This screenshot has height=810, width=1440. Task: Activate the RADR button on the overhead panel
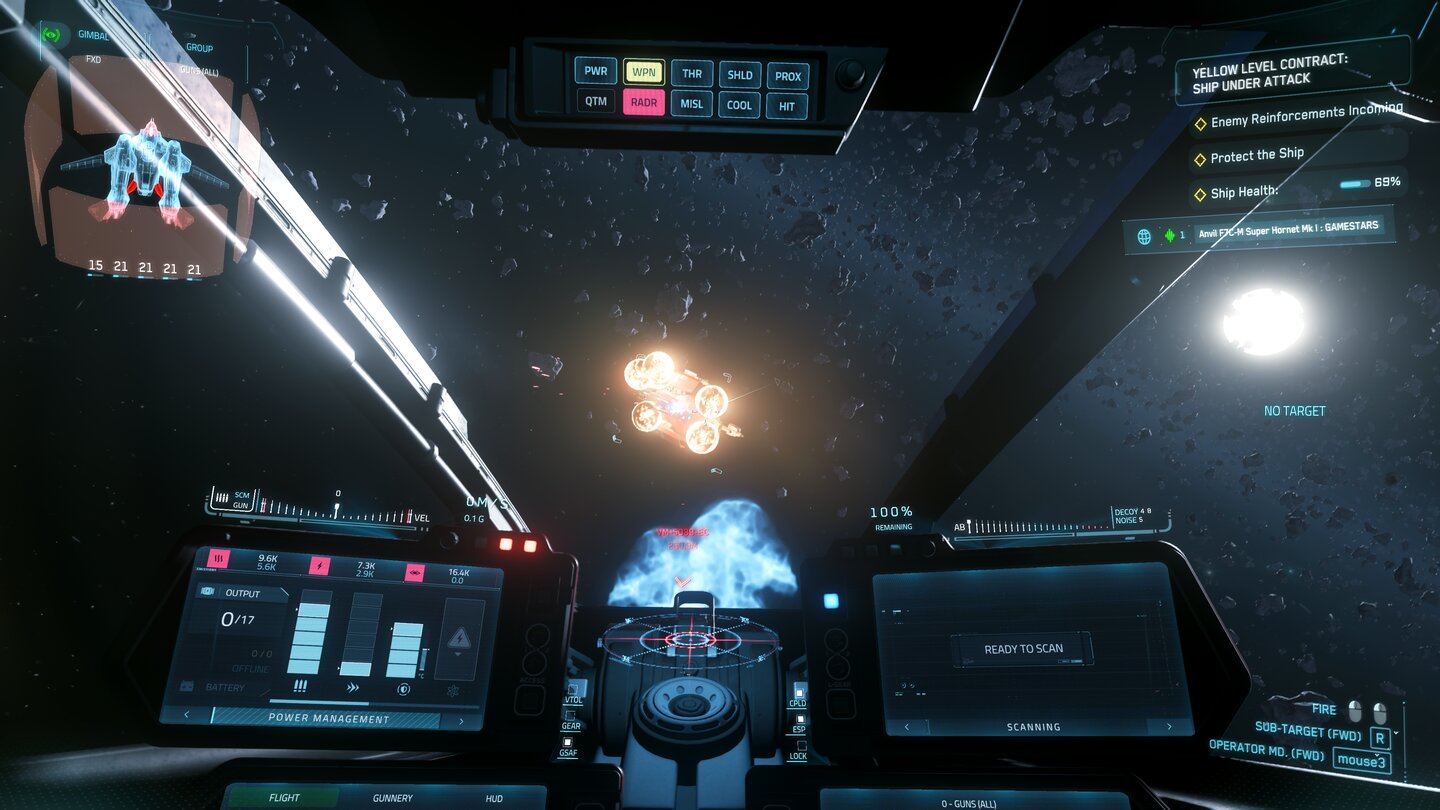click(x=646, y=102)
